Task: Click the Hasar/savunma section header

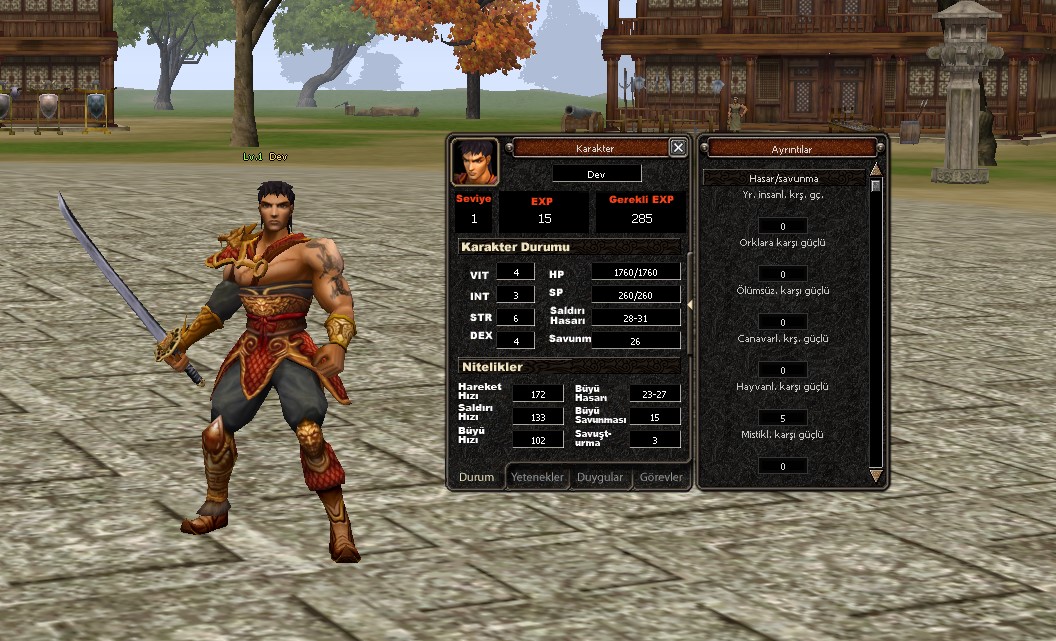Action: 784,178
